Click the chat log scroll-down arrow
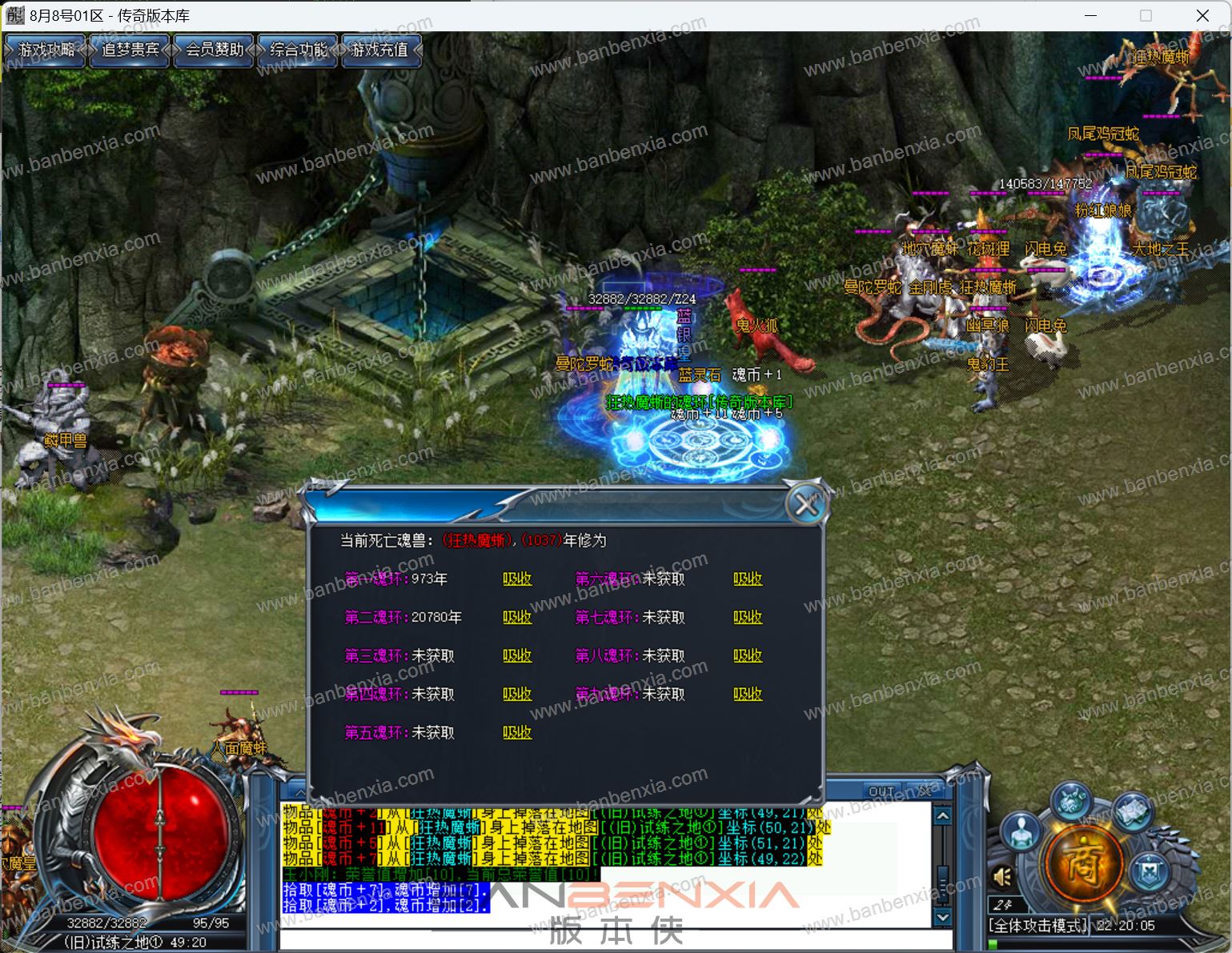This screenshot has width=1232, height=953. pos(943,917)
